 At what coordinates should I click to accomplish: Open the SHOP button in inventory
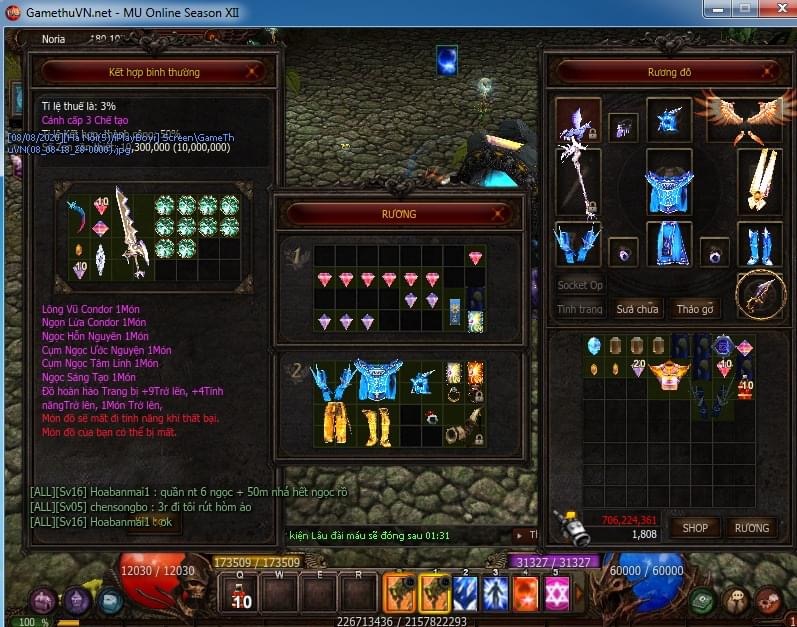tap(695, 527)
